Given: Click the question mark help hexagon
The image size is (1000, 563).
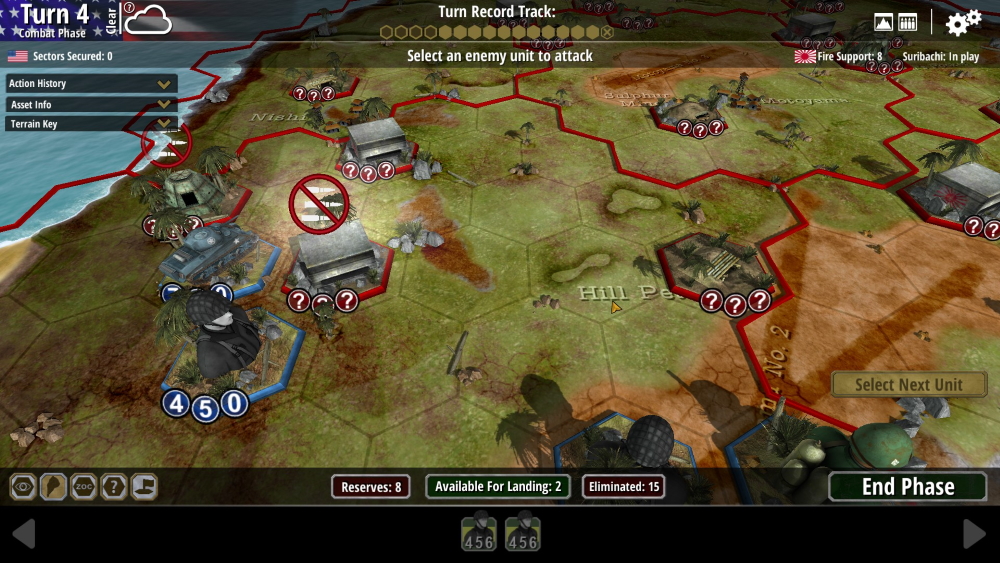Looking at the screenshot, I should point(114,487).
